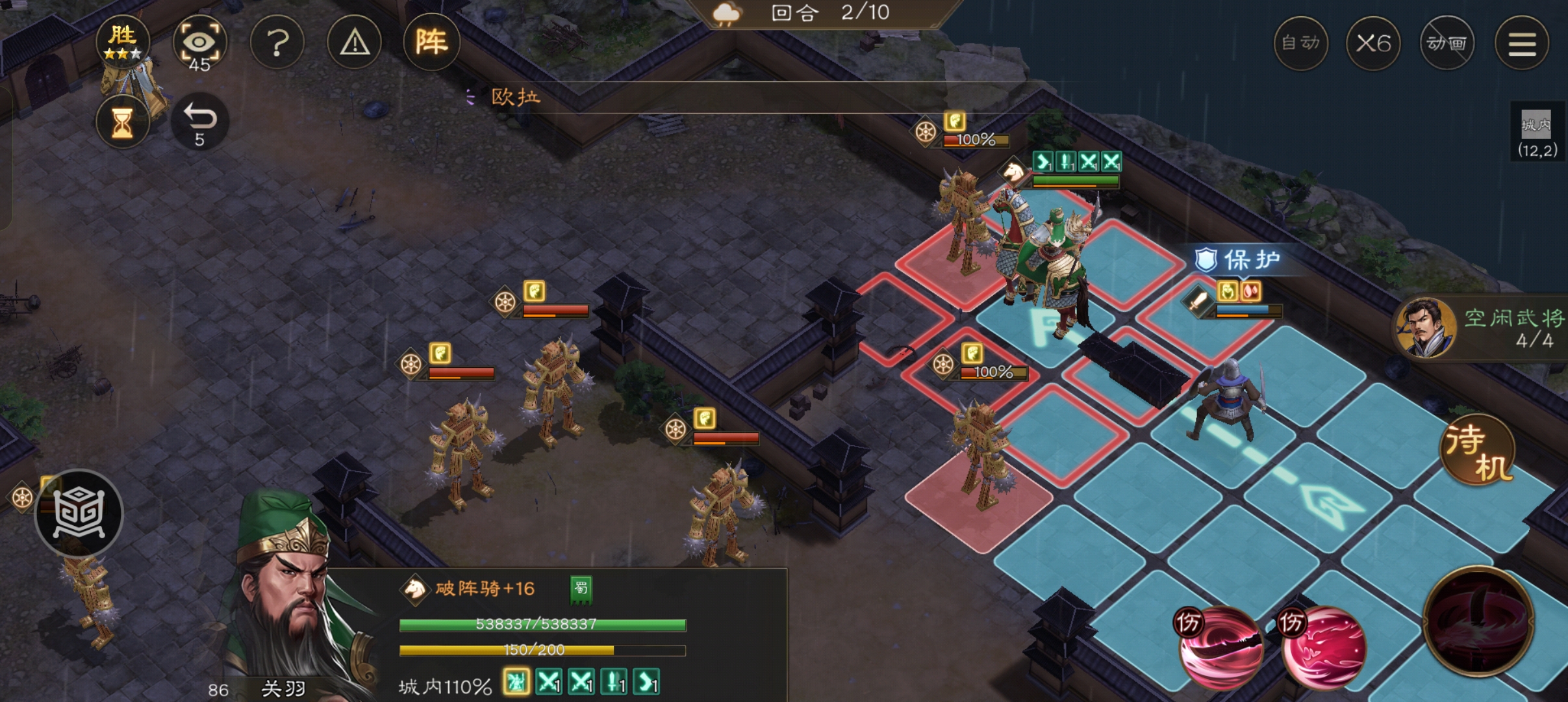The height and width of the screenshot is (702, 1568).
Task: Toggle 自动 auto battle
Action: point(1300,44)
